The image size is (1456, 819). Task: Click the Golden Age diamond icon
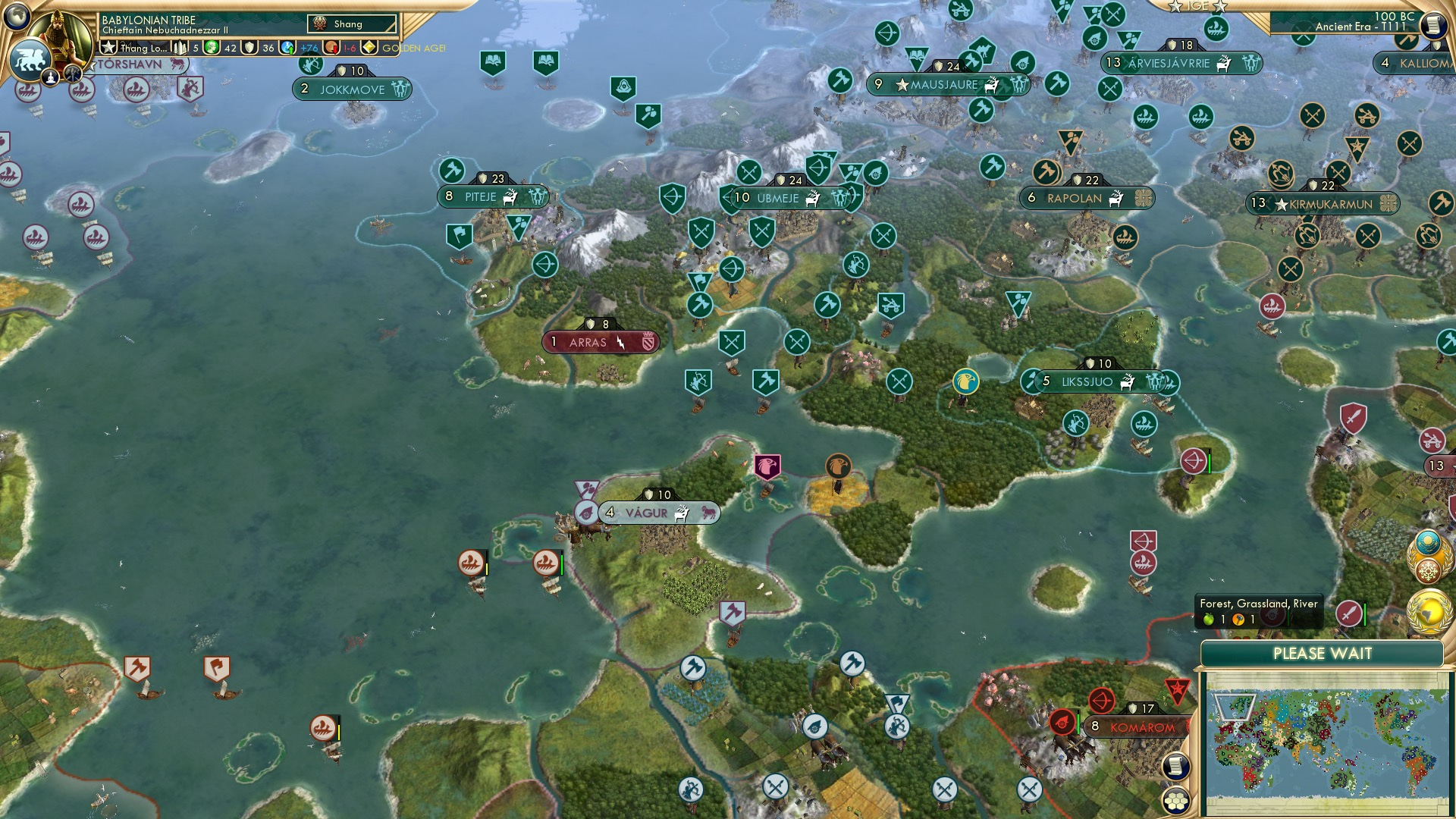pyautogui.click(x=369, y=48)
